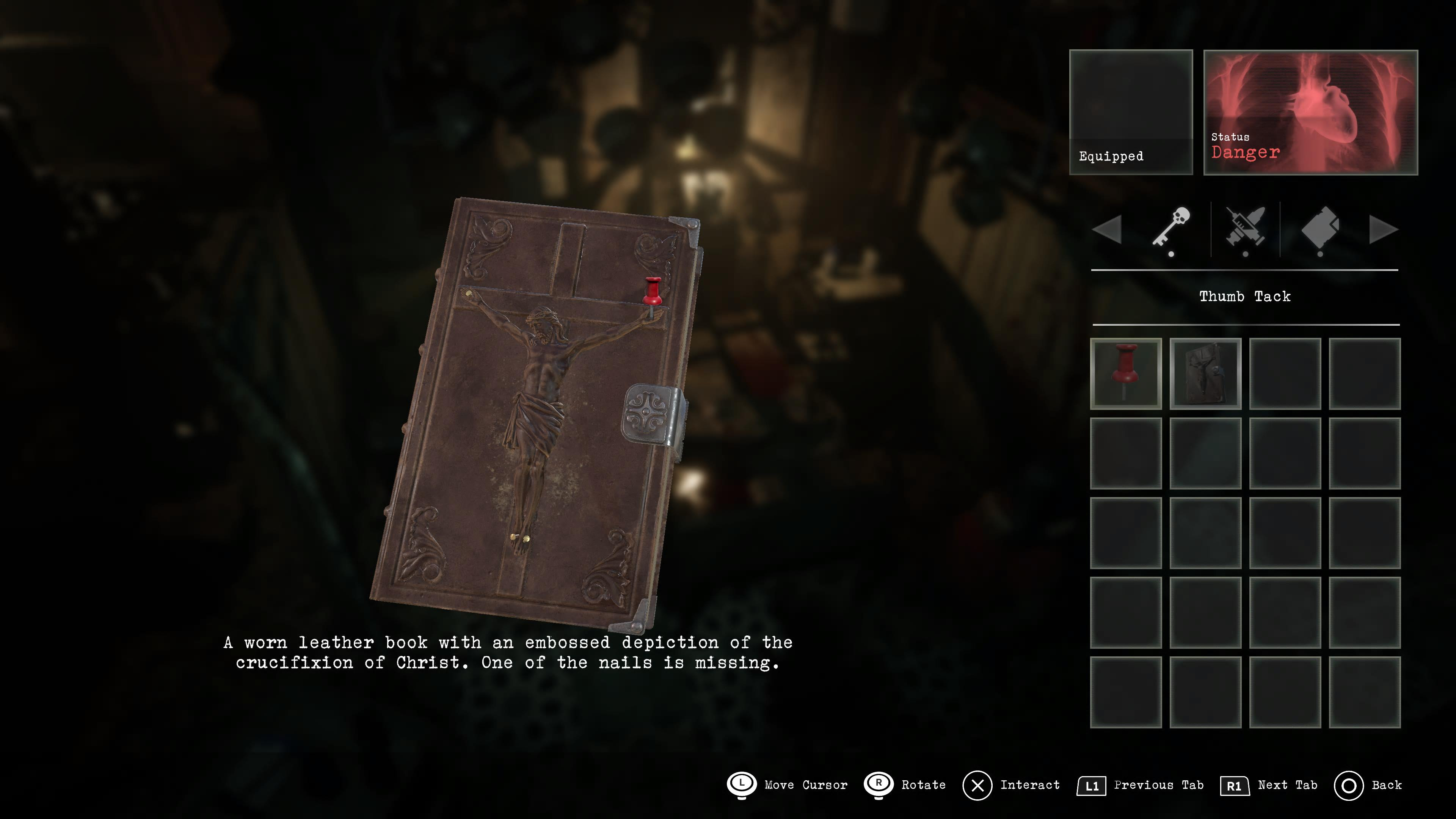Select the red Thumb Tack inventory slot
Screen dimensions: 1456x819
pos(1125,373)
